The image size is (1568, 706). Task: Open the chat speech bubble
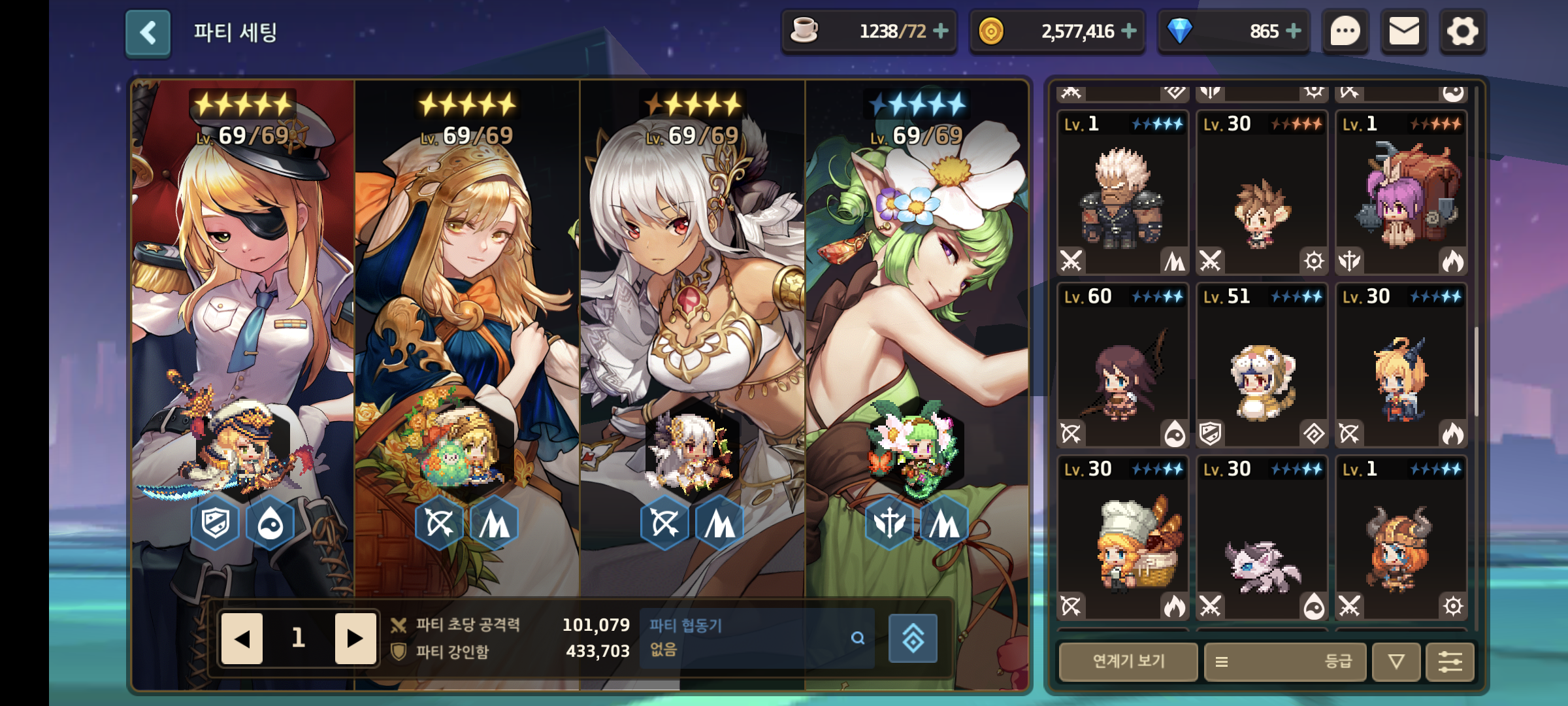coord(1345,31)
